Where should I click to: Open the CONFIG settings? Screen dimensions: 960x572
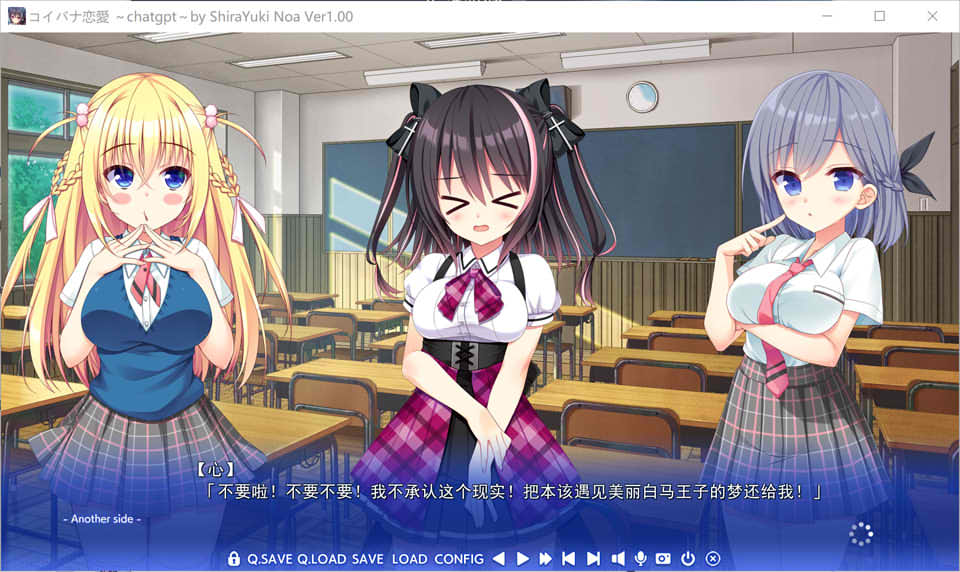(x=459, y=559)
